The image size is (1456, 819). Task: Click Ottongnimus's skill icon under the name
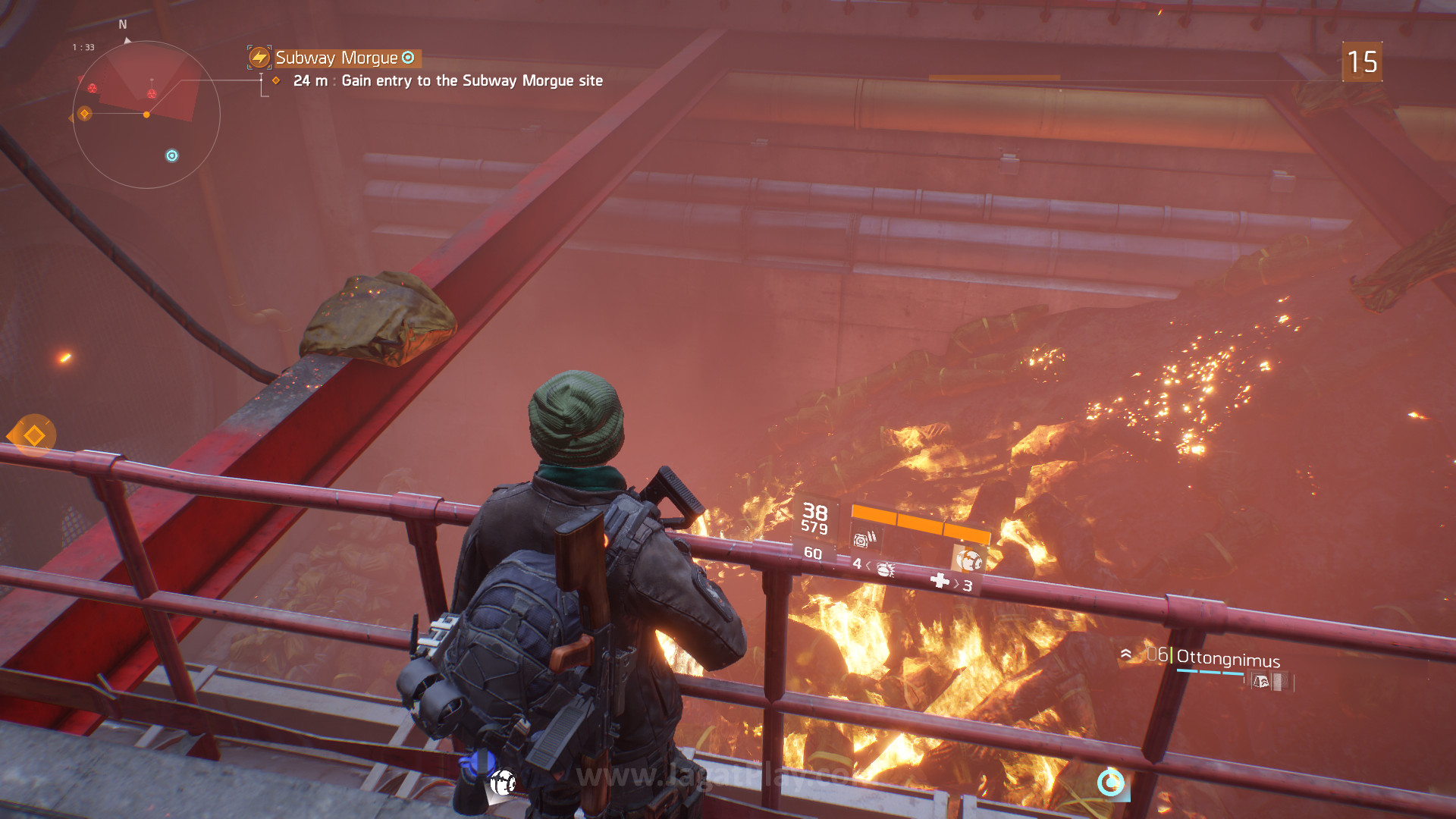tap(1260, 682)
